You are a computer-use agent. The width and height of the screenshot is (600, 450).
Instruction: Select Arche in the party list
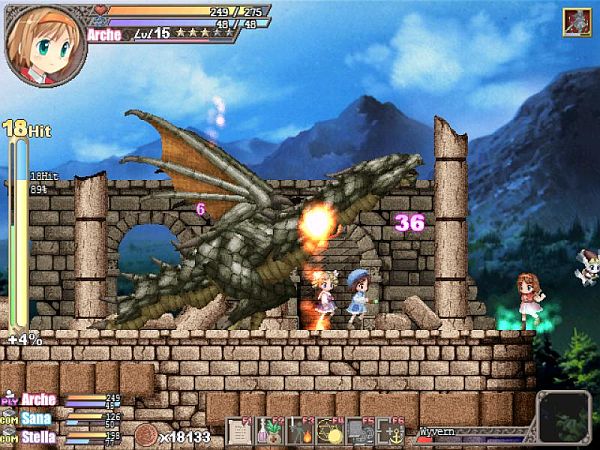(38, 400)
